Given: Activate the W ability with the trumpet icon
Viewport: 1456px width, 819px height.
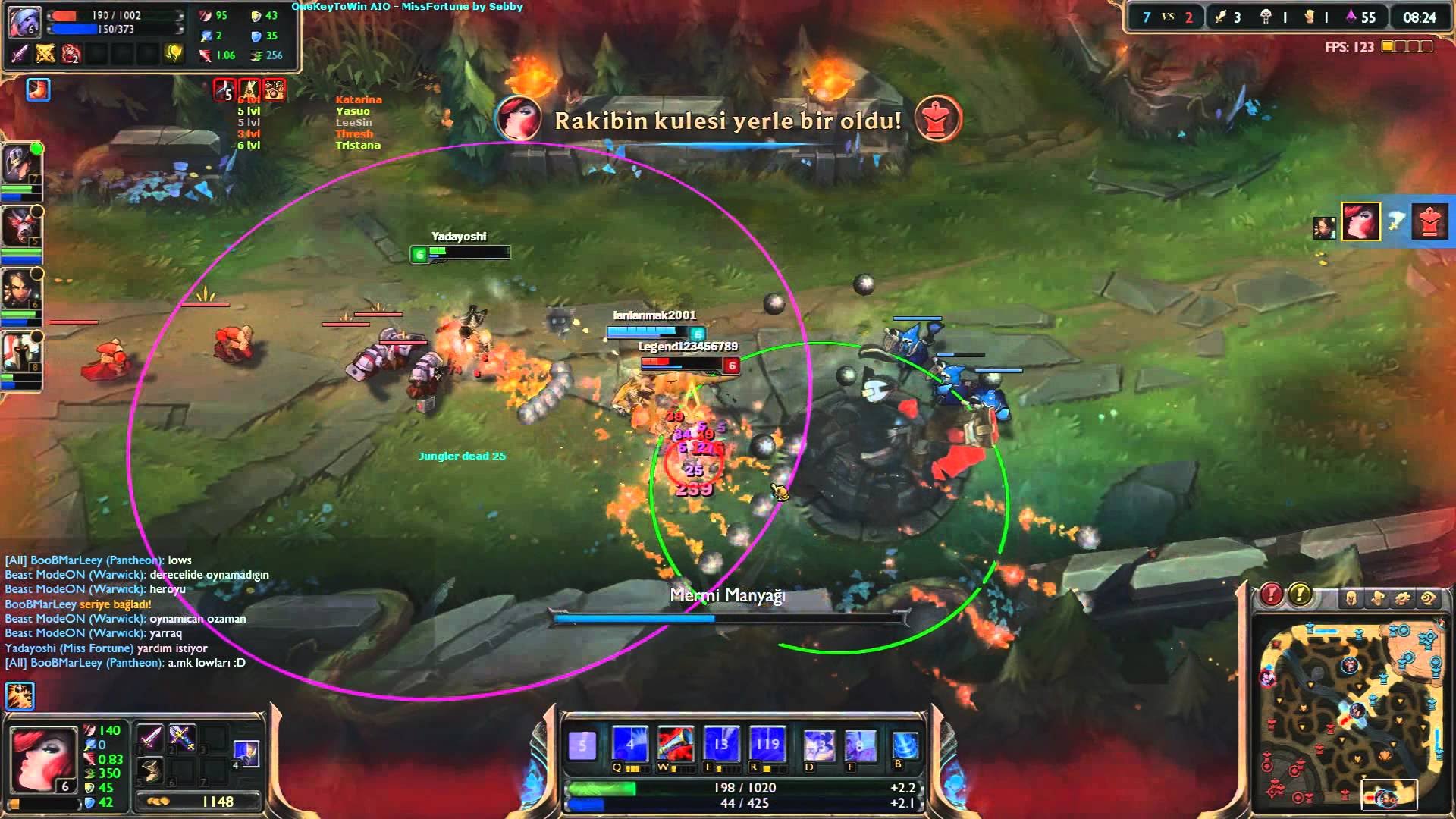Looking at the screenshot, I should click(678, 743).
